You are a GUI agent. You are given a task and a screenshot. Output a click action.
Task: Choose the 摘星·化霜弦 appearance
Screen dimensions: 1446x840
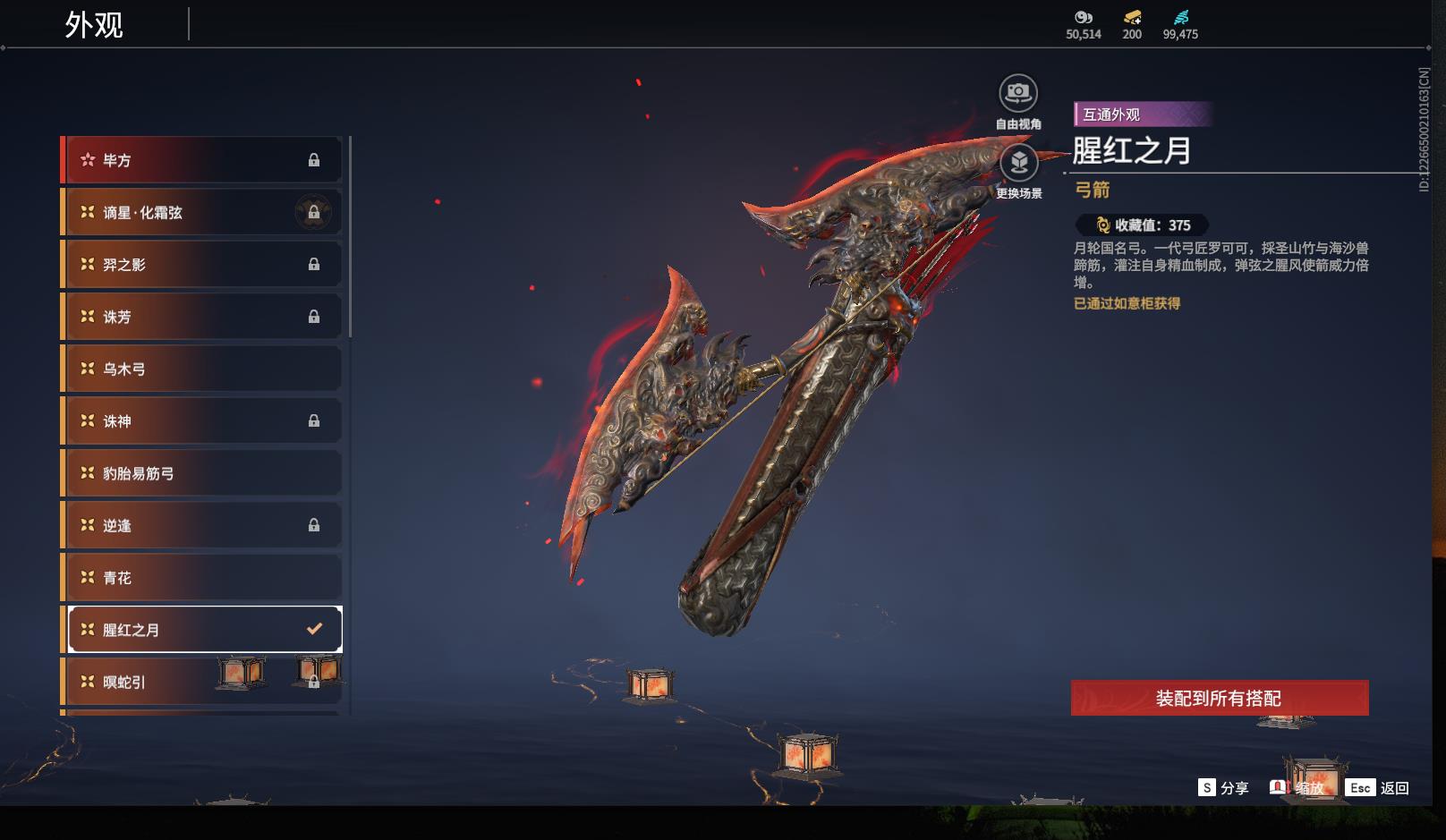(x=202, y=212)
